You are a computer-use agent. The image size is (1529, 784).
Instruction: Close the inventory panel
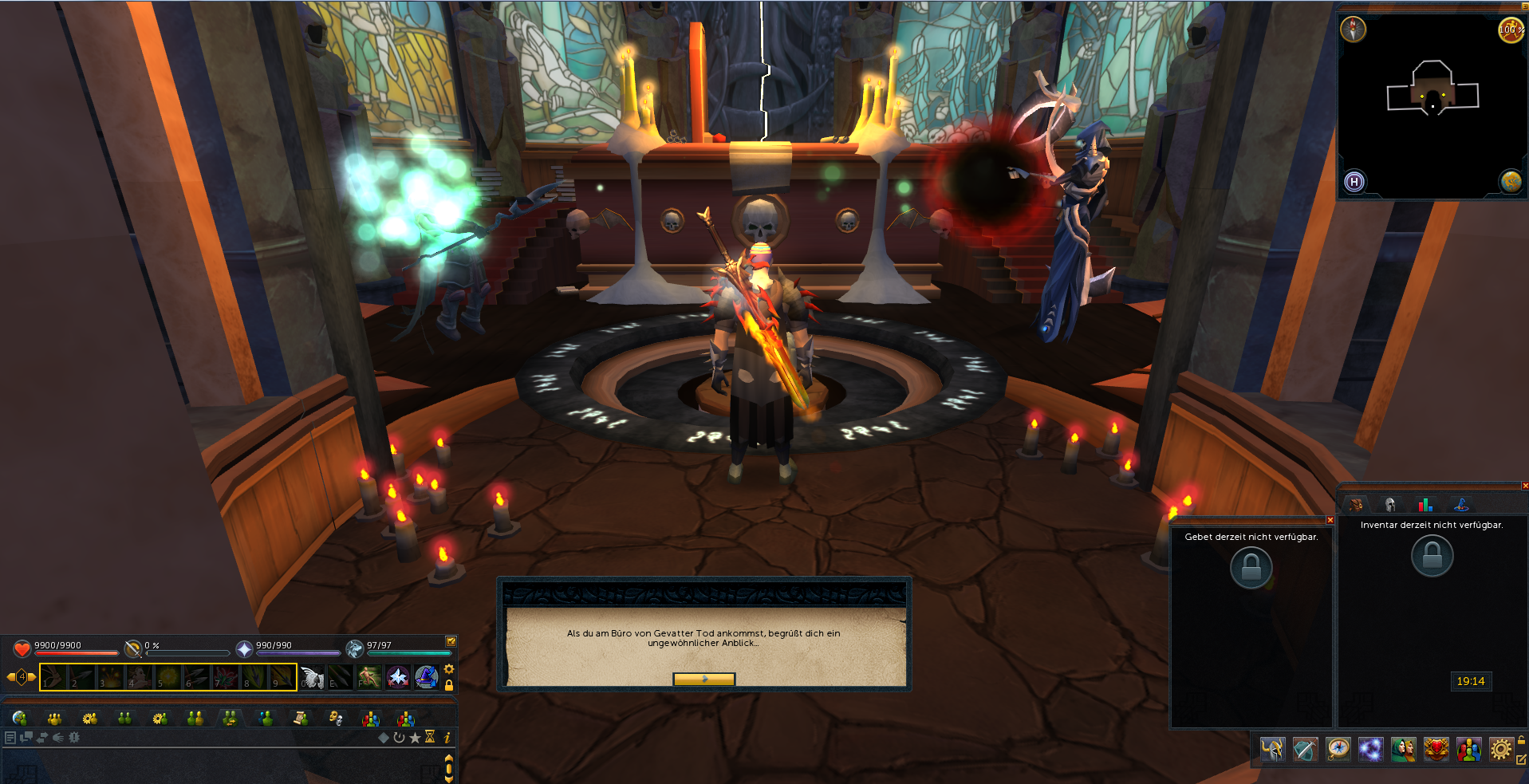click(x=1524, y=486)
